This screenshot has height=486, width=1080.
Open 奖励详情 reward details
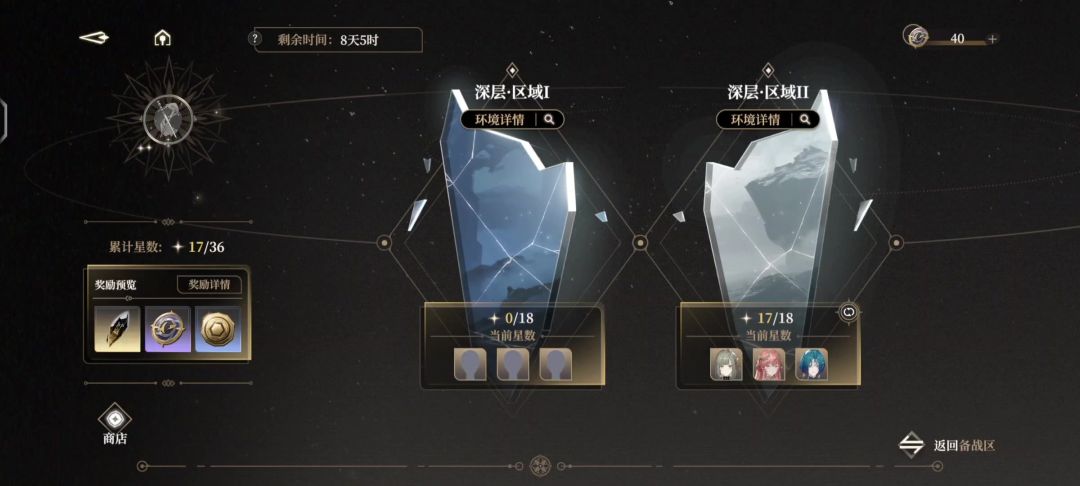209,284
